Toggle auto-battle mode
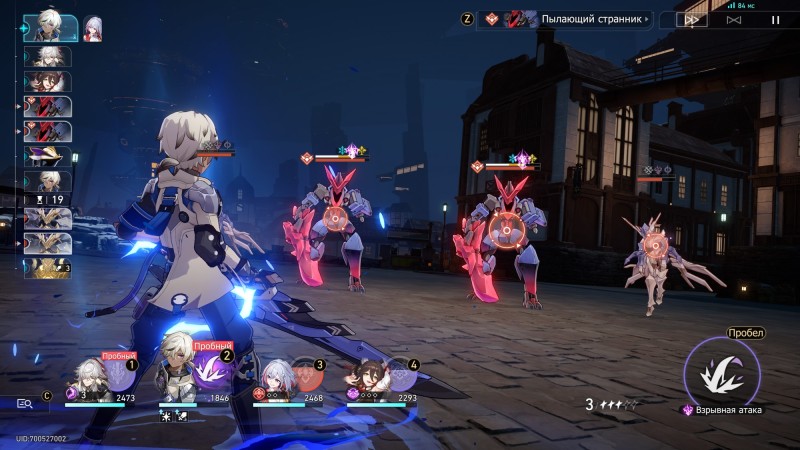 tap(734, 19)
